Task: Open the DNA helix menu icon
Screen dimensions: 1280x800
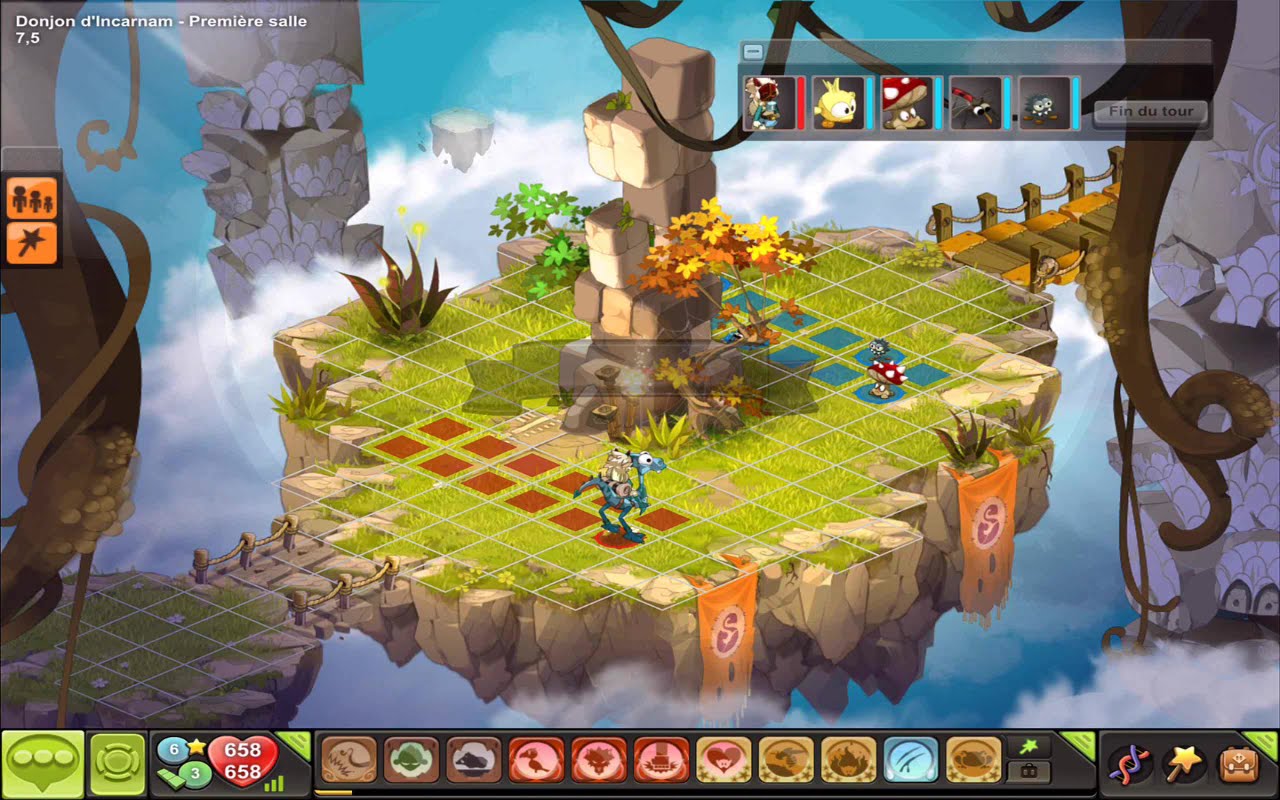Action: (x=1128, y=764)
